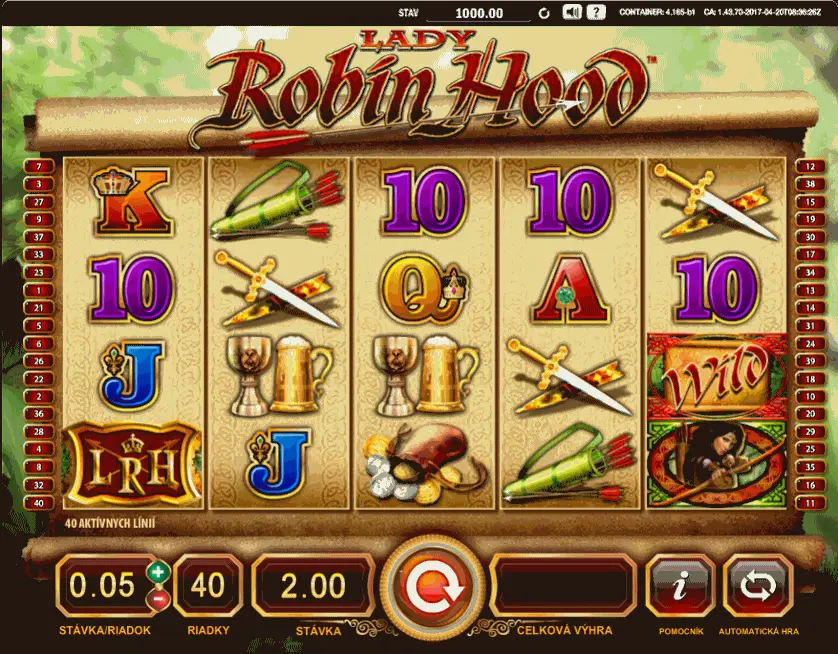Open help with the question mark button
This screenshot has height=654, width=838.
click(596, 13)
